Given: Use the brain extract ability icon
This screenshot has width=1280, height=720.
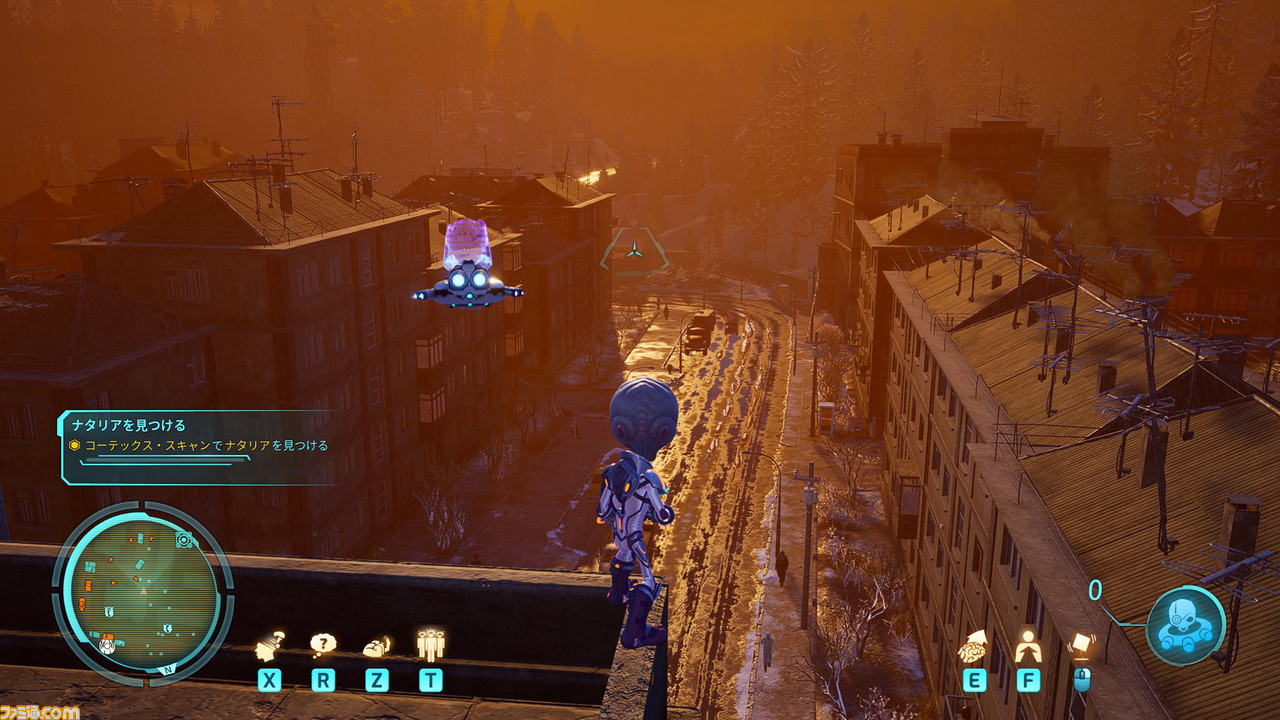Looking at the screenshot, I should click(x=974, y=647).
